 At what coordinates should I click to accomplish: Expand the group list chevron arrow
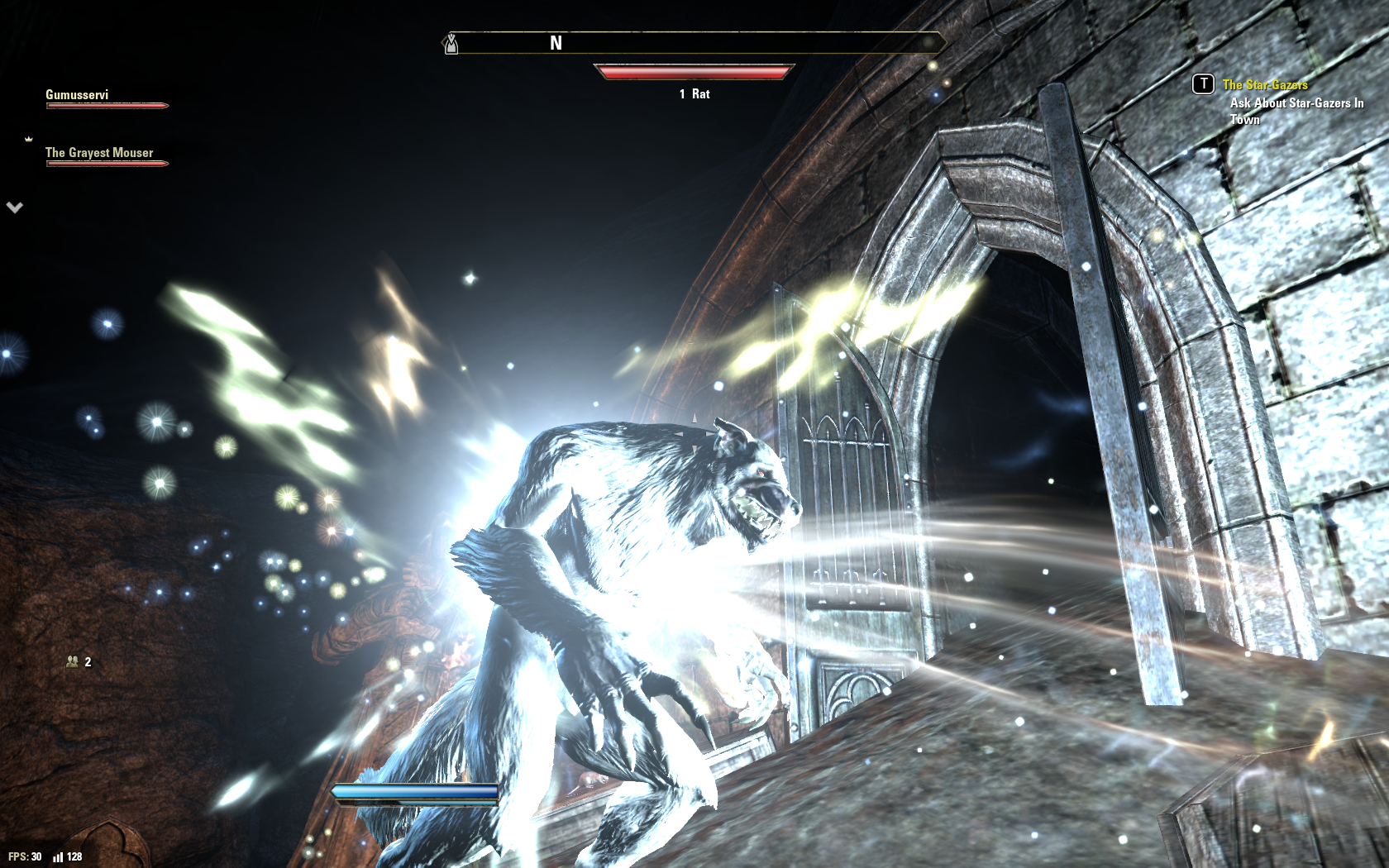15,207
